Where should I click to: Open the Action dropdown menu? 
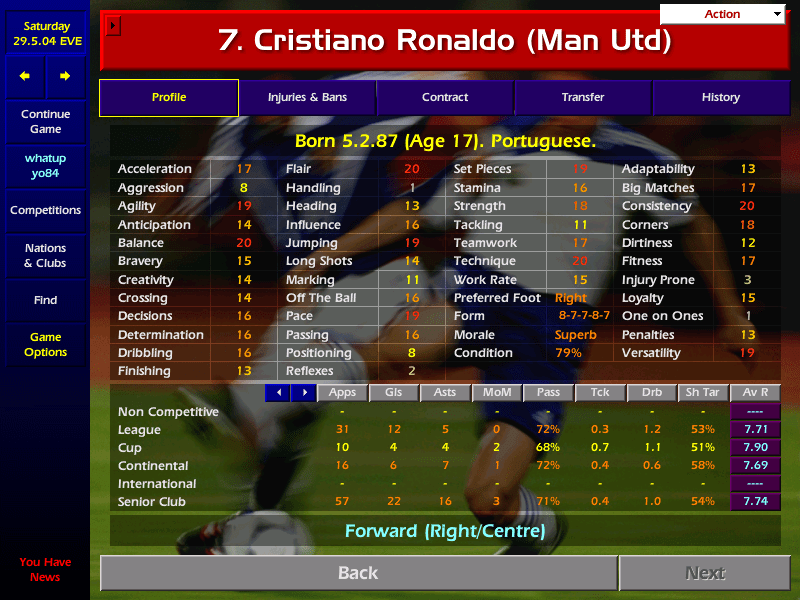click(723, 14)
